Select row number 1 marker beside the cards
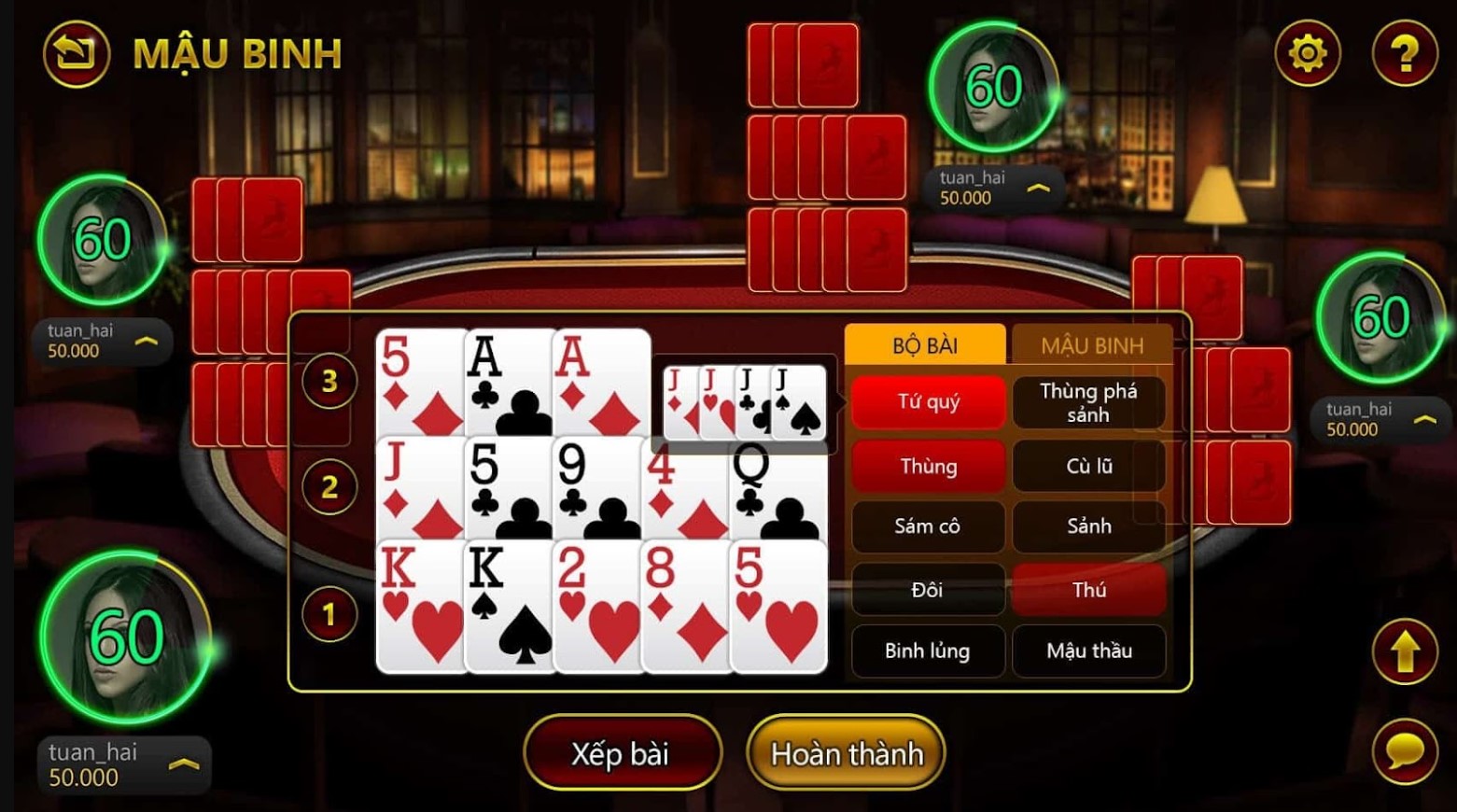1457x812 pixels. pos(329,611)
